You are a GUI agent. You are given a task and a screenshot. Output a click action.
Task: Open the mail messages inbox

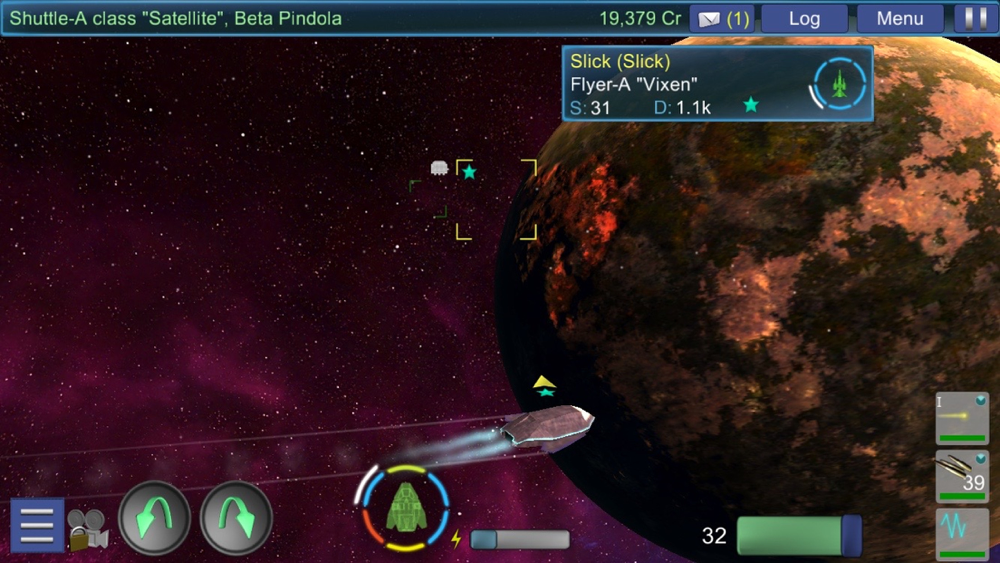722,19
